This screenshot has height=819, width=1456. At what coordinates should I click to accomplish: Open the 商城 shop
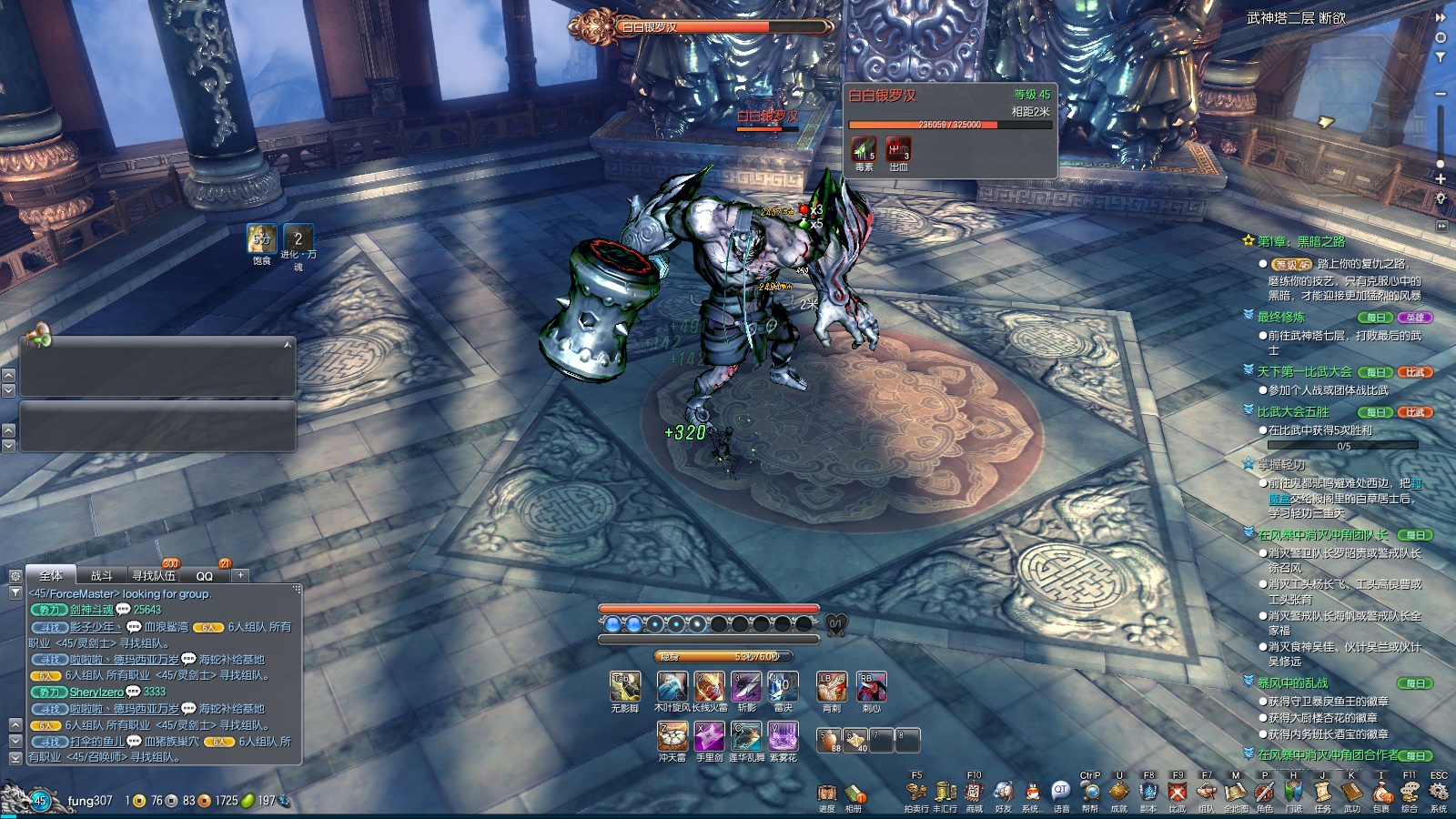[x=974, y=793]
